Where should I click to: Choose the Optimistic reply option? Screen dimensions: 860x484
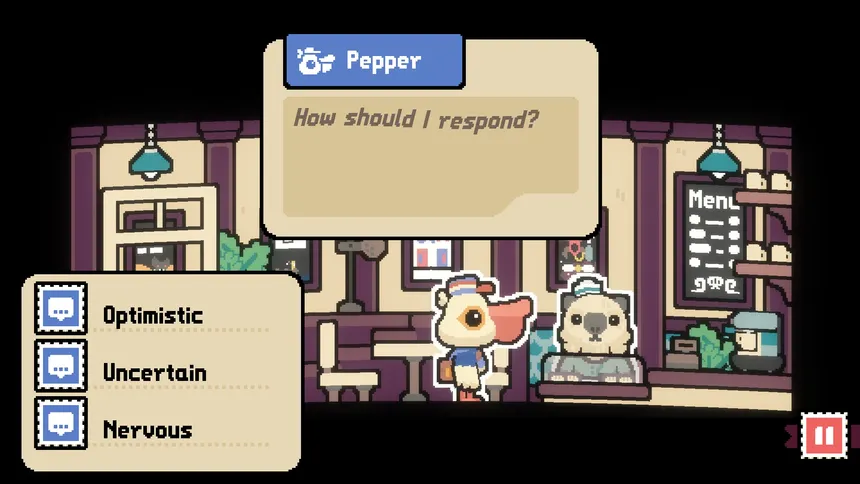152,316
